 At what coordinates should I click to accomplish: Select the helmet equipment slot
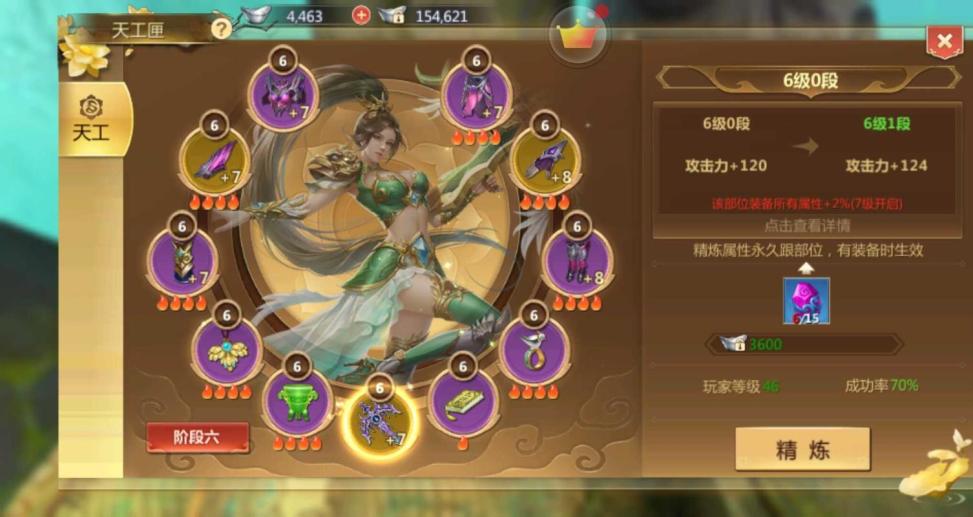pos(283,96)
